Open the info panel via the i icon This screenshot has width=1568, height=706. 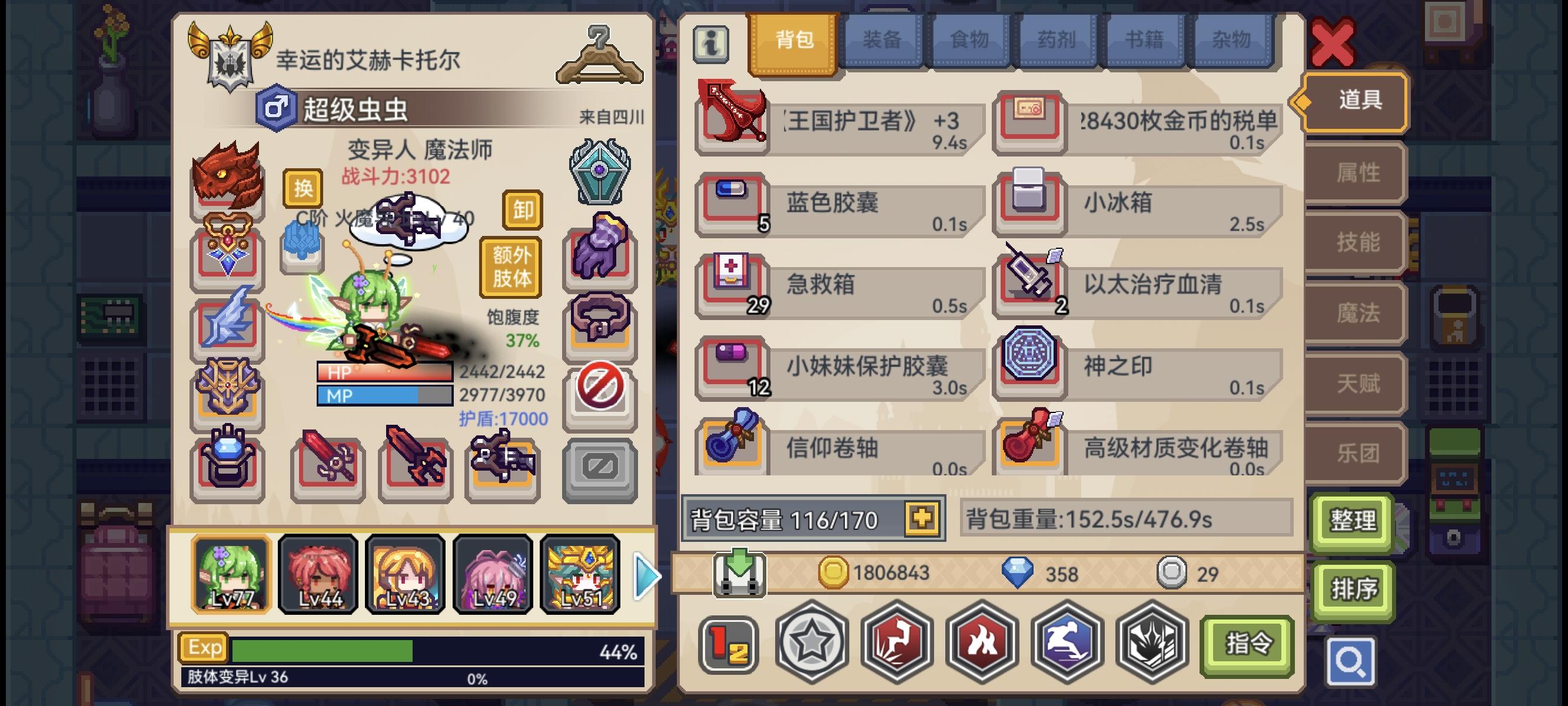pyautogui.click(x=712, y=45)
